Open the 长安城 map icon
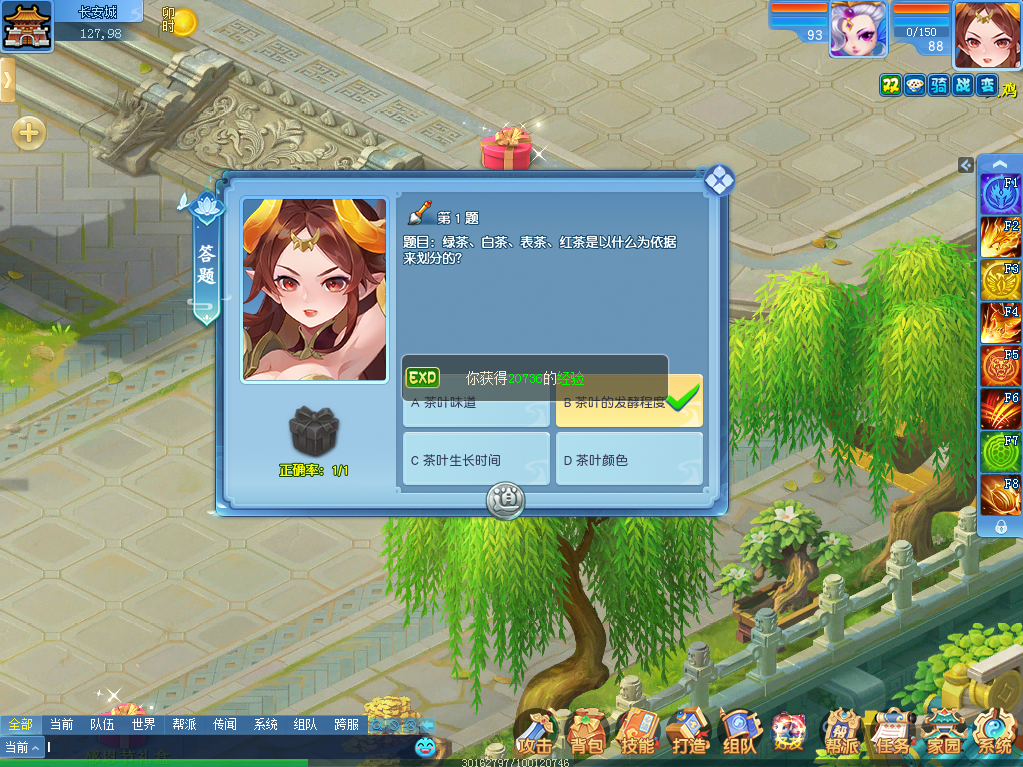Image resolution: width=1023 pixels, height=767 pixels. (x=27, y=26)
